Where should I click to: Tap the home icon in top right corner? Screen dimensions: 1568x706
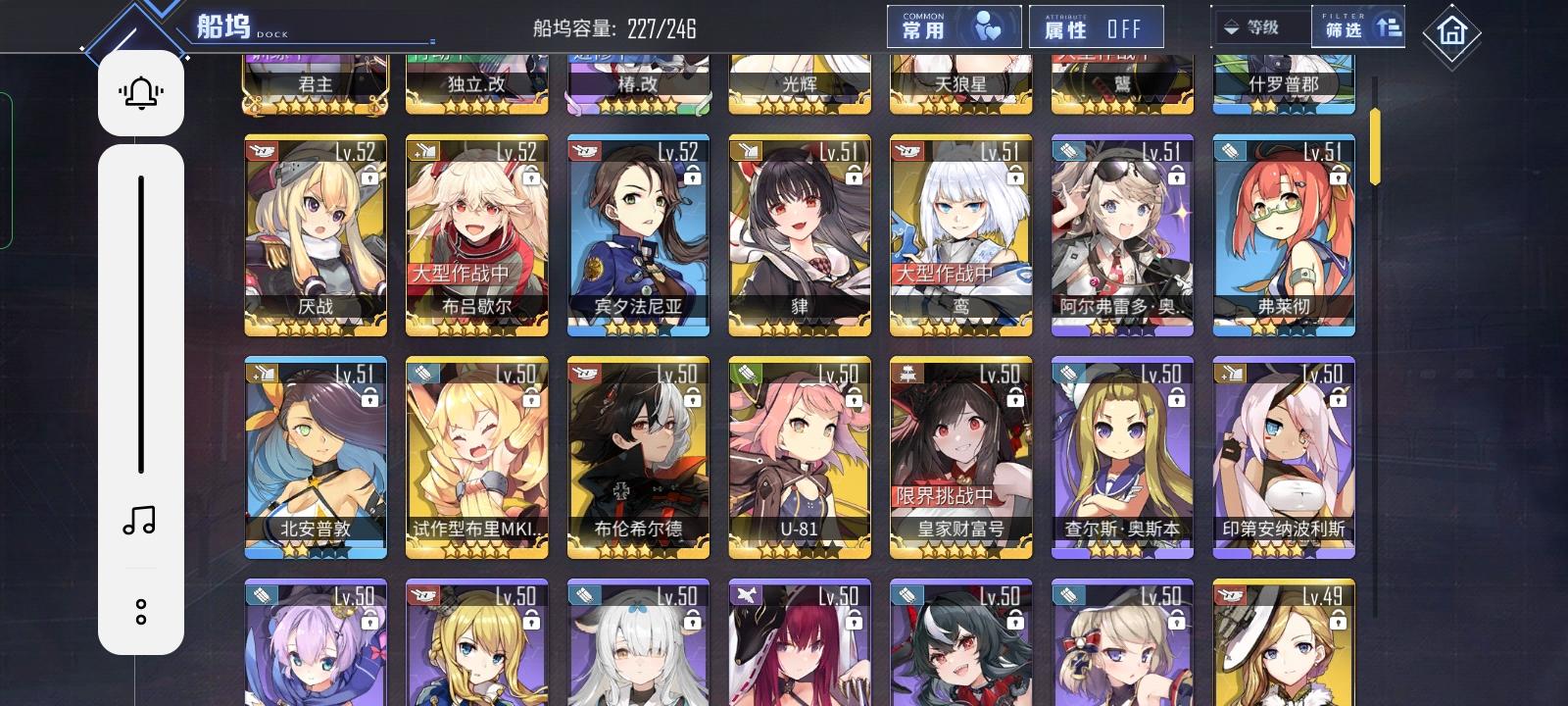pyautogui.click(x=1451, y=29)
